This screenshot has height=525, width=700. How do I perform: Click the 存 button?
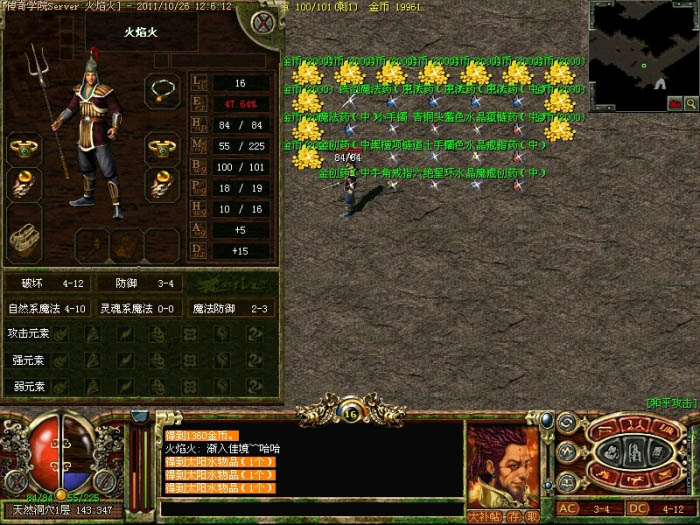click(x=515, y=516)
